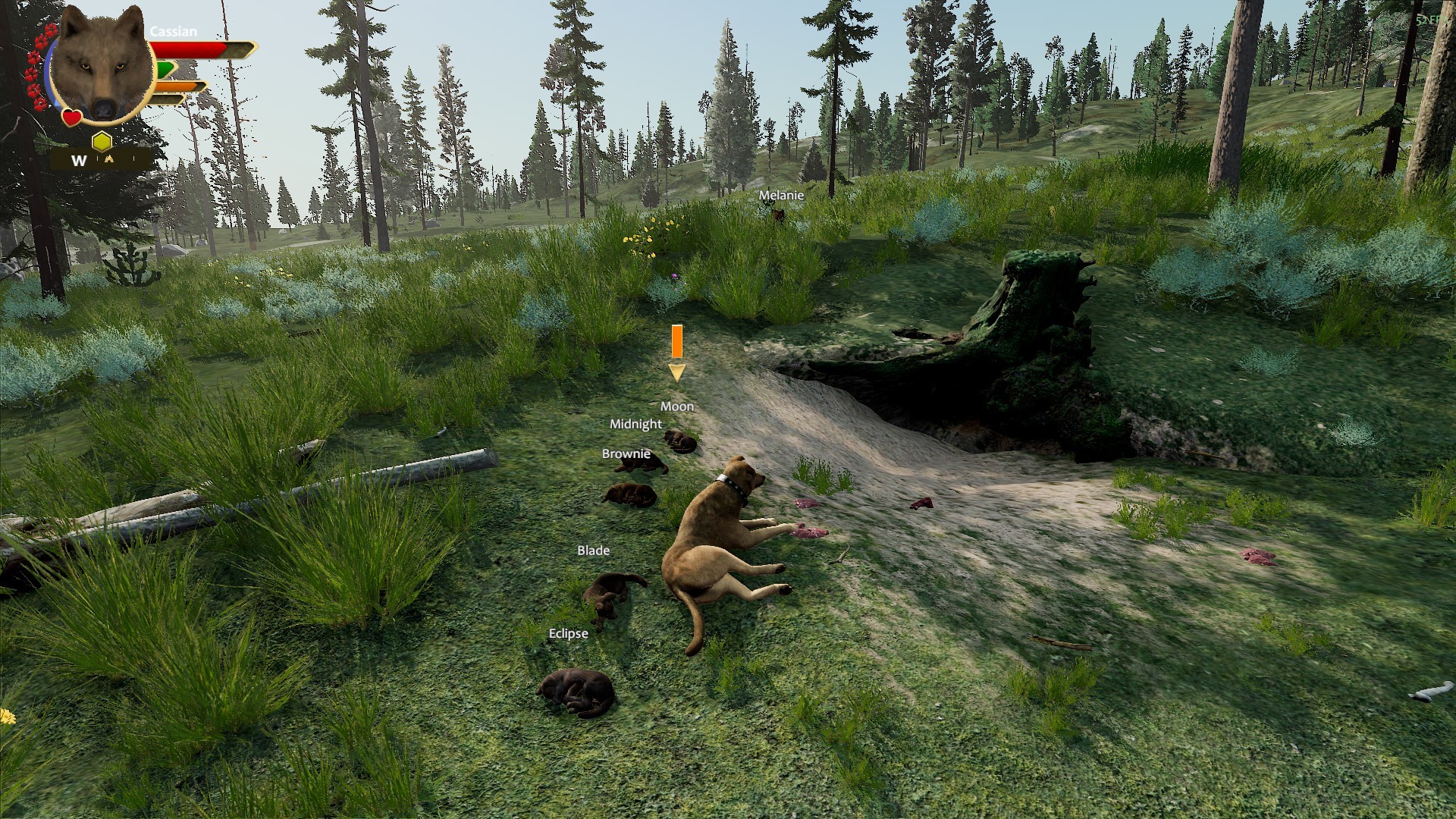Click the orange food meter

coord(176,86)
